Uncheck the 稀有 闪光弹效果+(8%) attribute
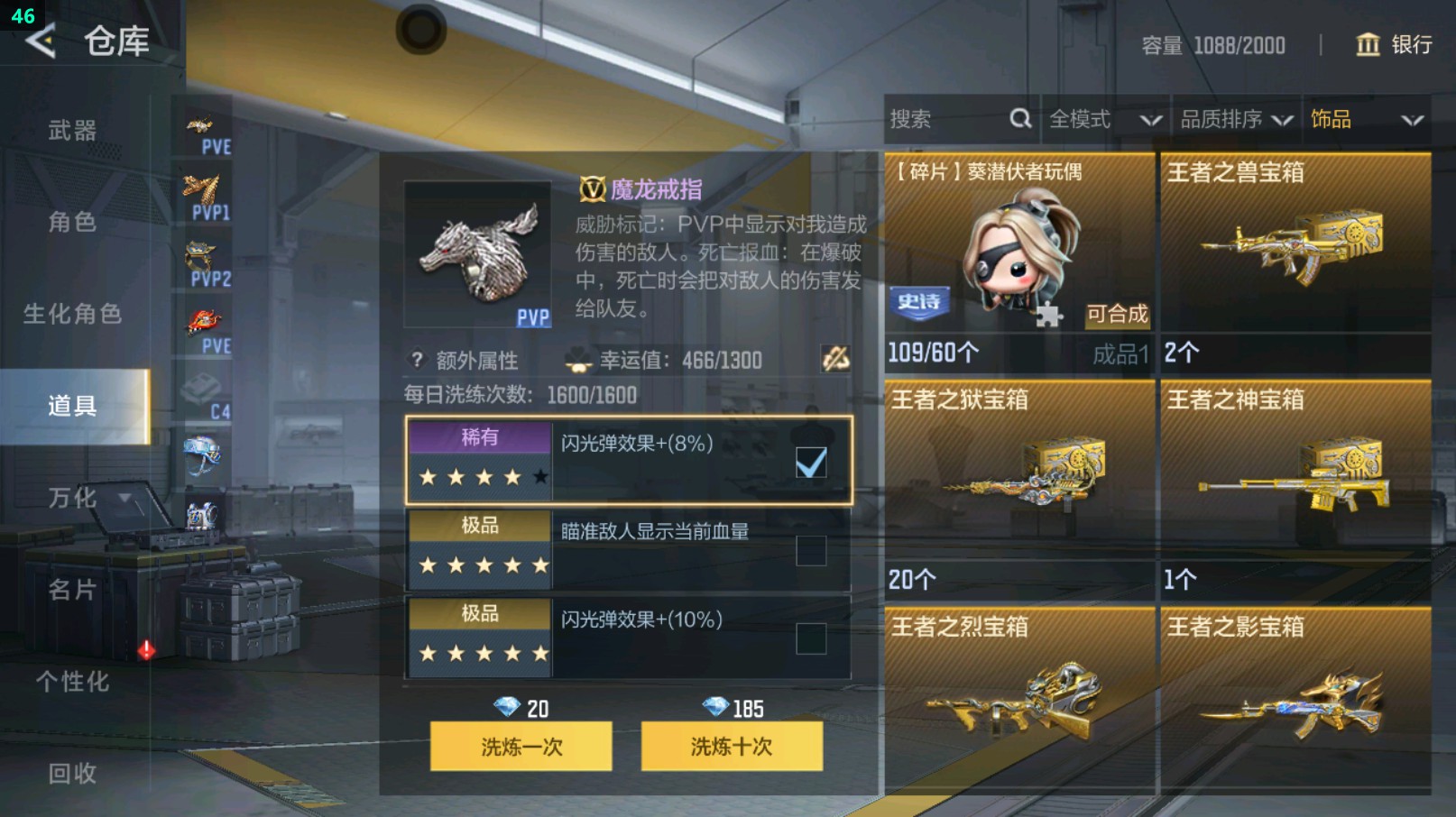This screenshot has width=1456, height=817. 811,461
